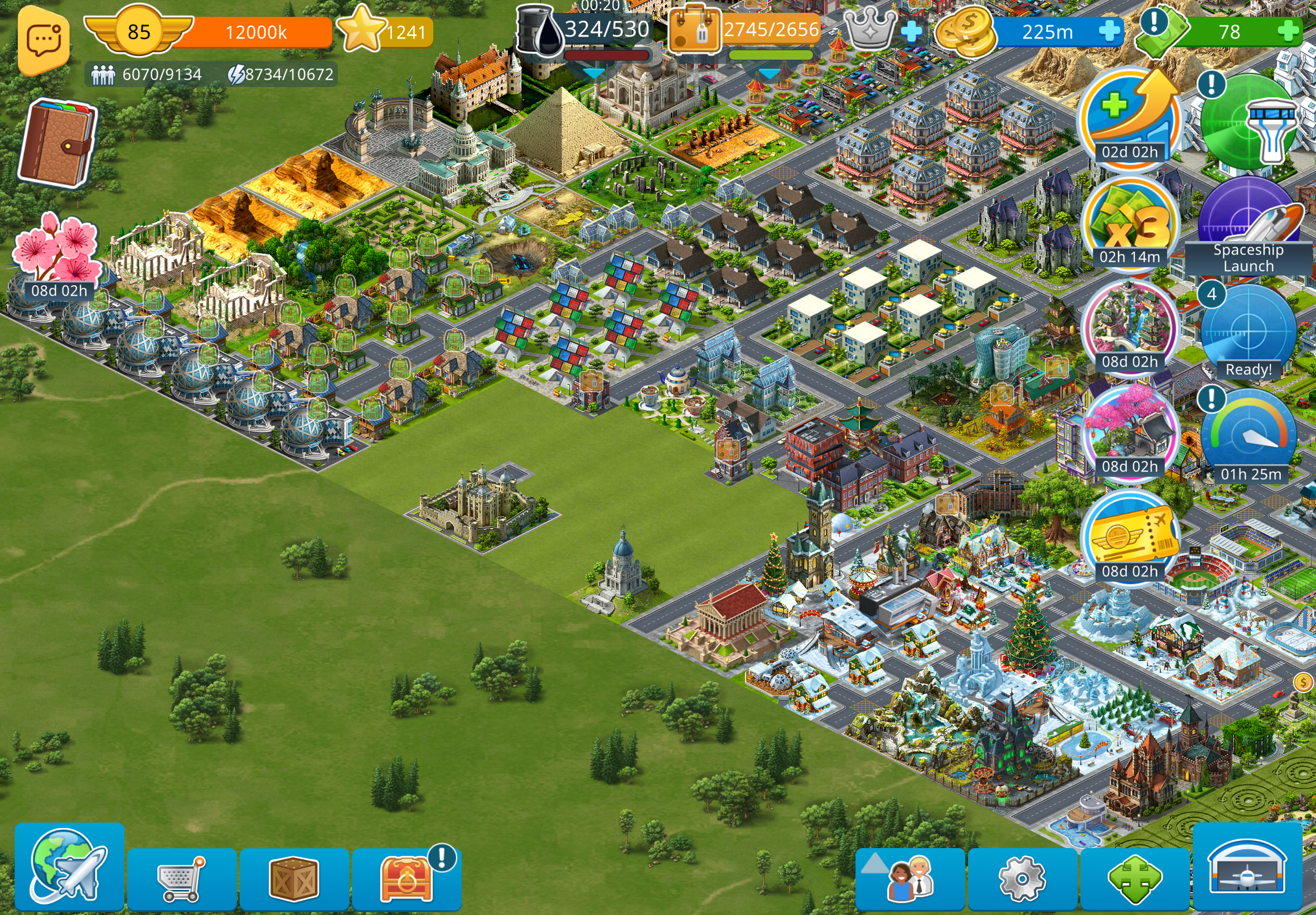
Task: Show the friends and neighbors panel
Action: click(x=910, y=878)
